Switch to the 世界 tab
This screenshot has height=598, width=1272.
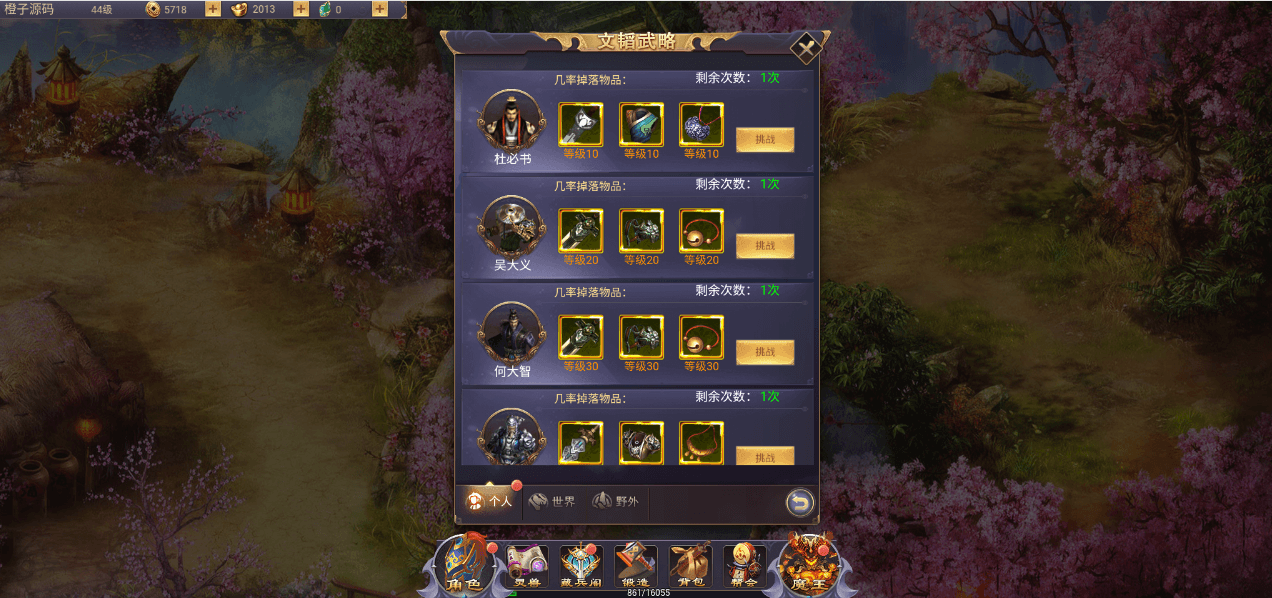[x=552, y=502]
